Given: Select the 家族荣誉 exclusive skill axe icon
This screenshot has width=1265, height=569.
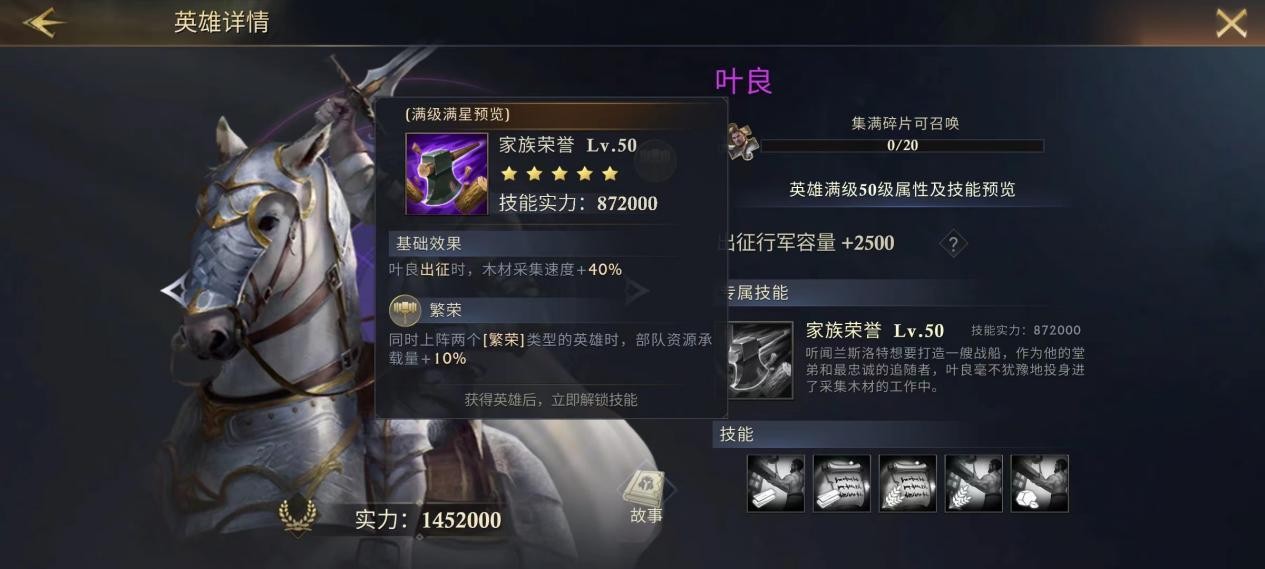Looking at the screenshot, I should tap(761, 360).
